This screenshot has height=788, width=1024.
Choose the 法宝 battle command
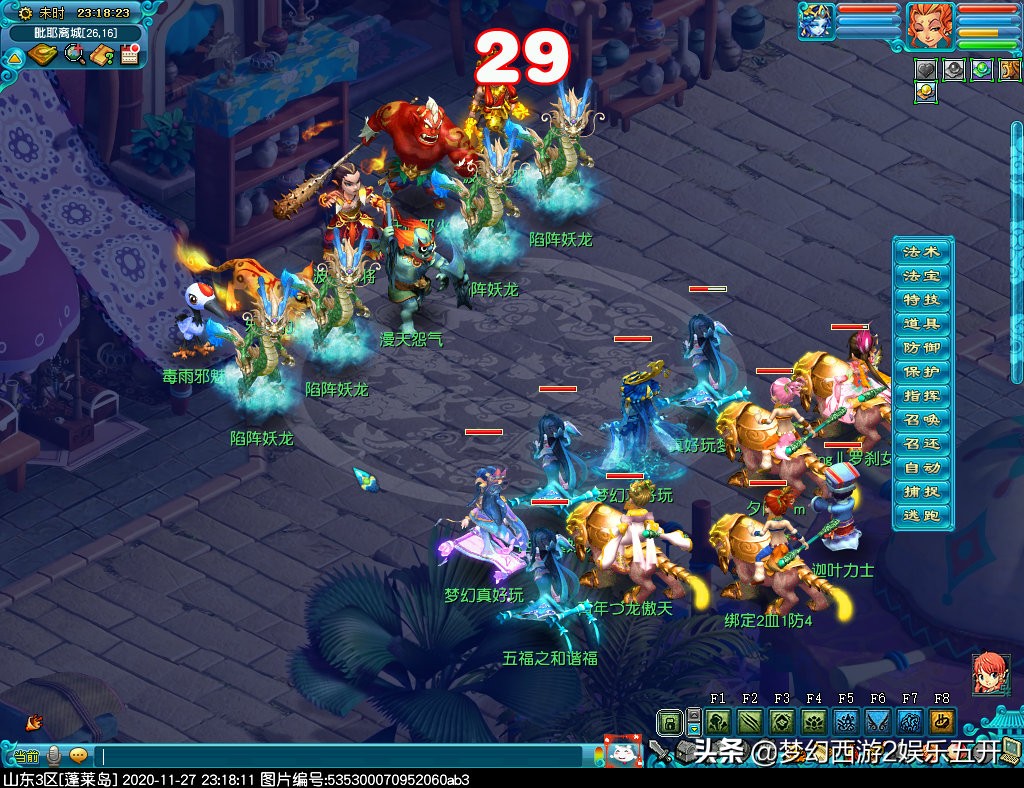[x=921, y=276]
